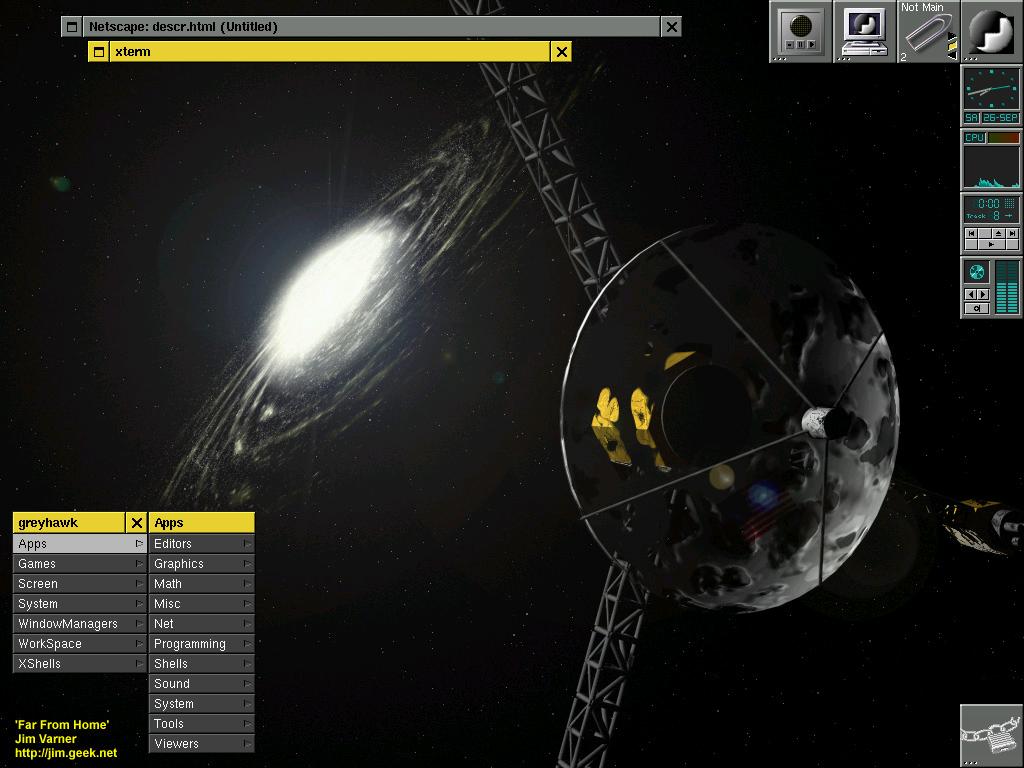Open the XShells submenu
The width and height of the screenshot is (1024, 768).
coord(79,664)
